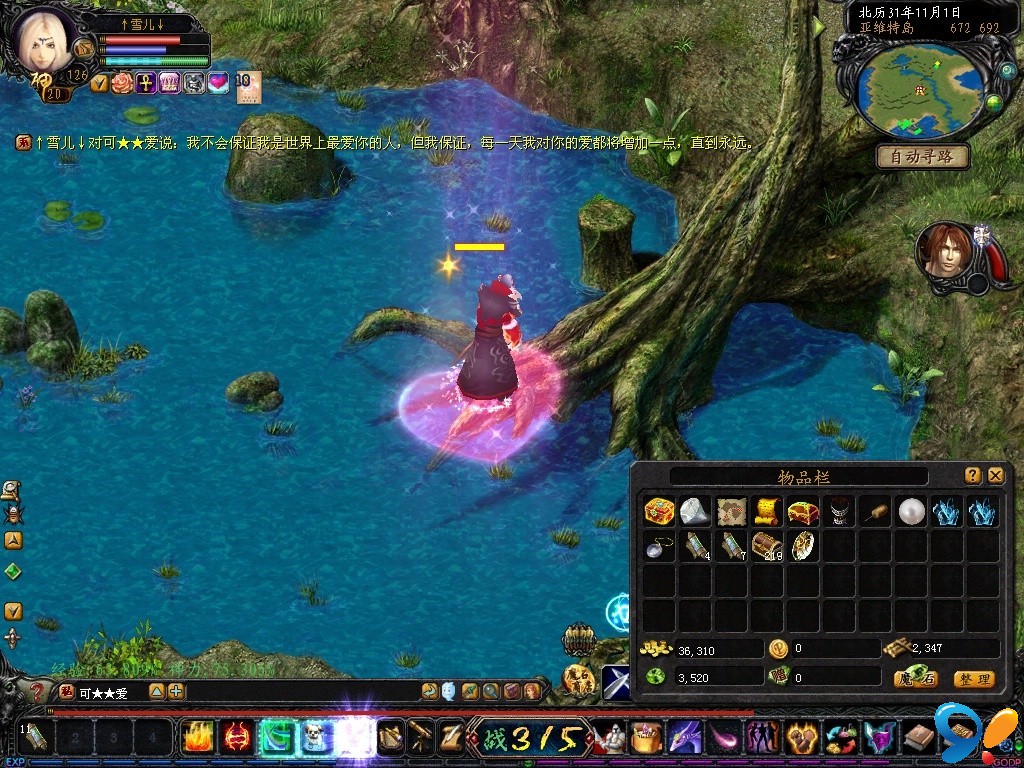Click the rose buff icon below health bars

tap(122, 84)
